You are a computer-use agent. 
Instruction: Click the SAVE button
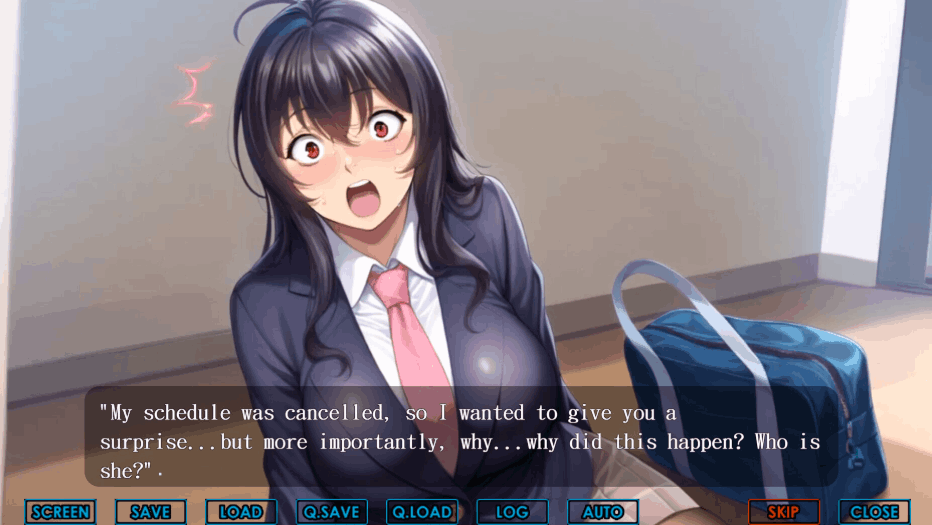coord(151,512)
